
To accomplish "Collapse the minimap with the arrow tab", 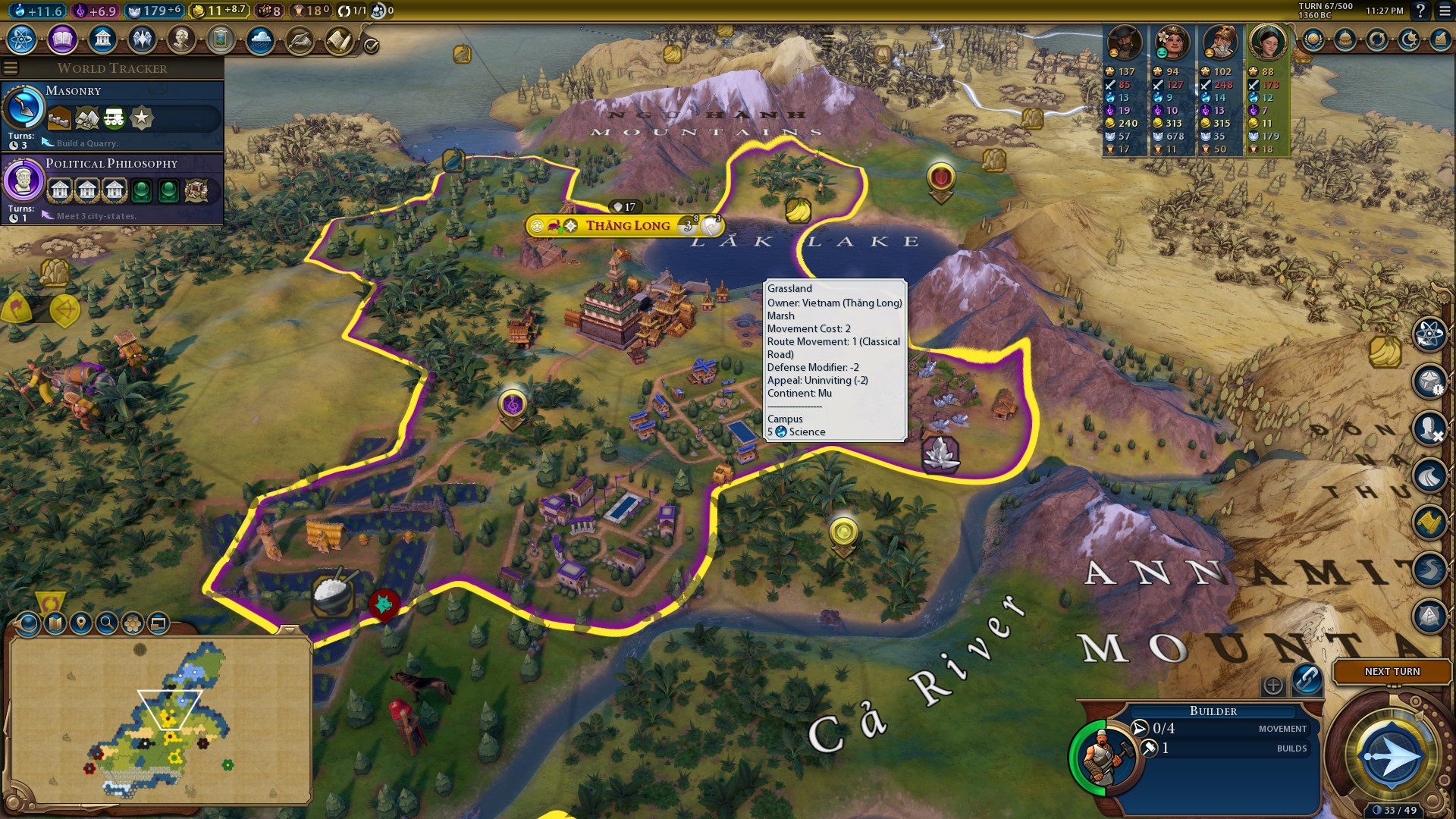I will (289, 630).
